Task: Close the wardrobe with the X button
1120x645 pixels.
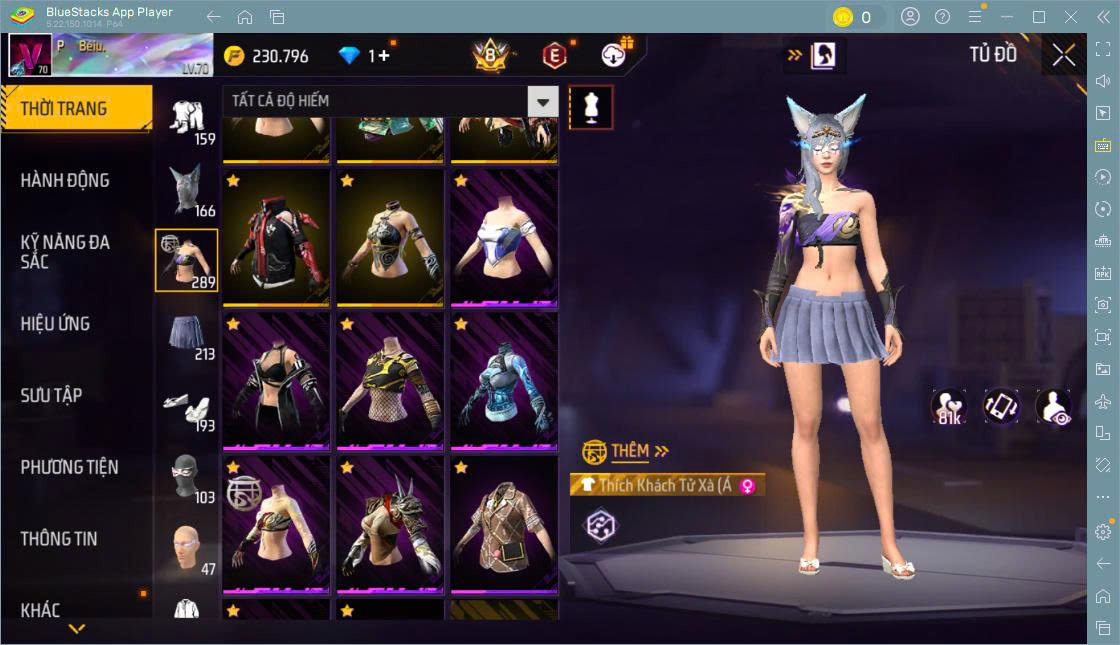Action: tap(1064, 56)
